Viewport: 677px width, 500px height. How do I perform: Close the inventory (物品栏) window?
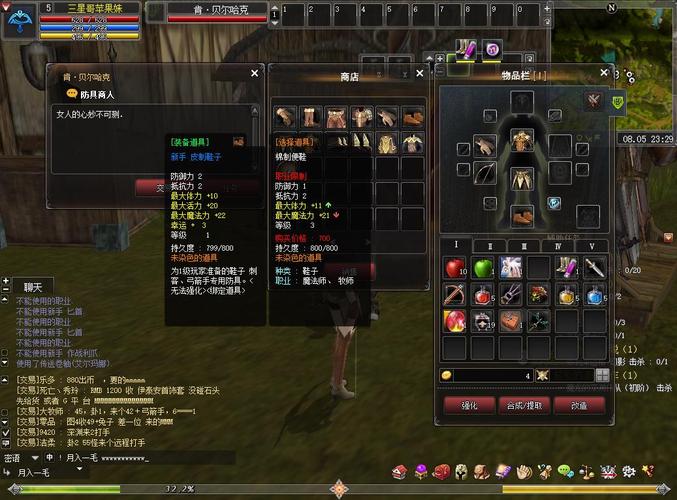coord(603,73)
